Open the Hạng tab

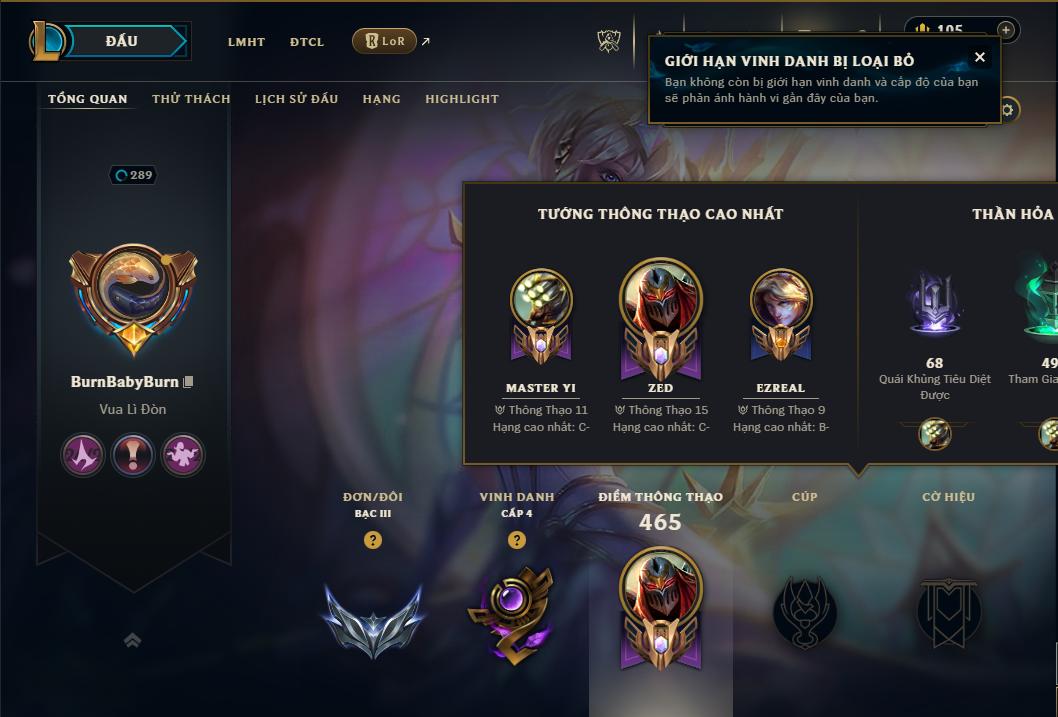(381, 99)
